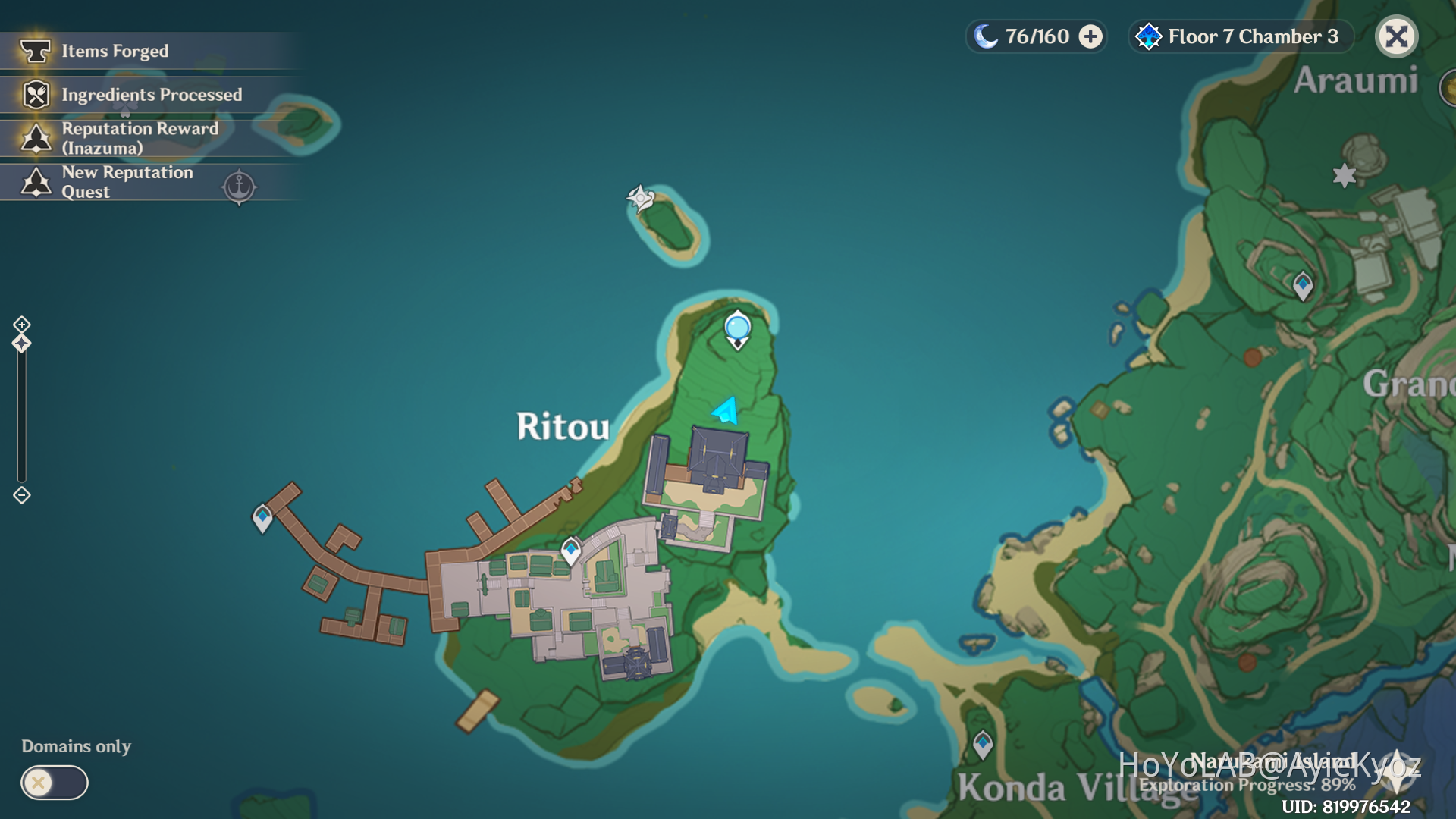The width and height of the screenshot is (1456, 819).
Task: Click the zoom-out icon below the slider
Action: pos(20,494)
